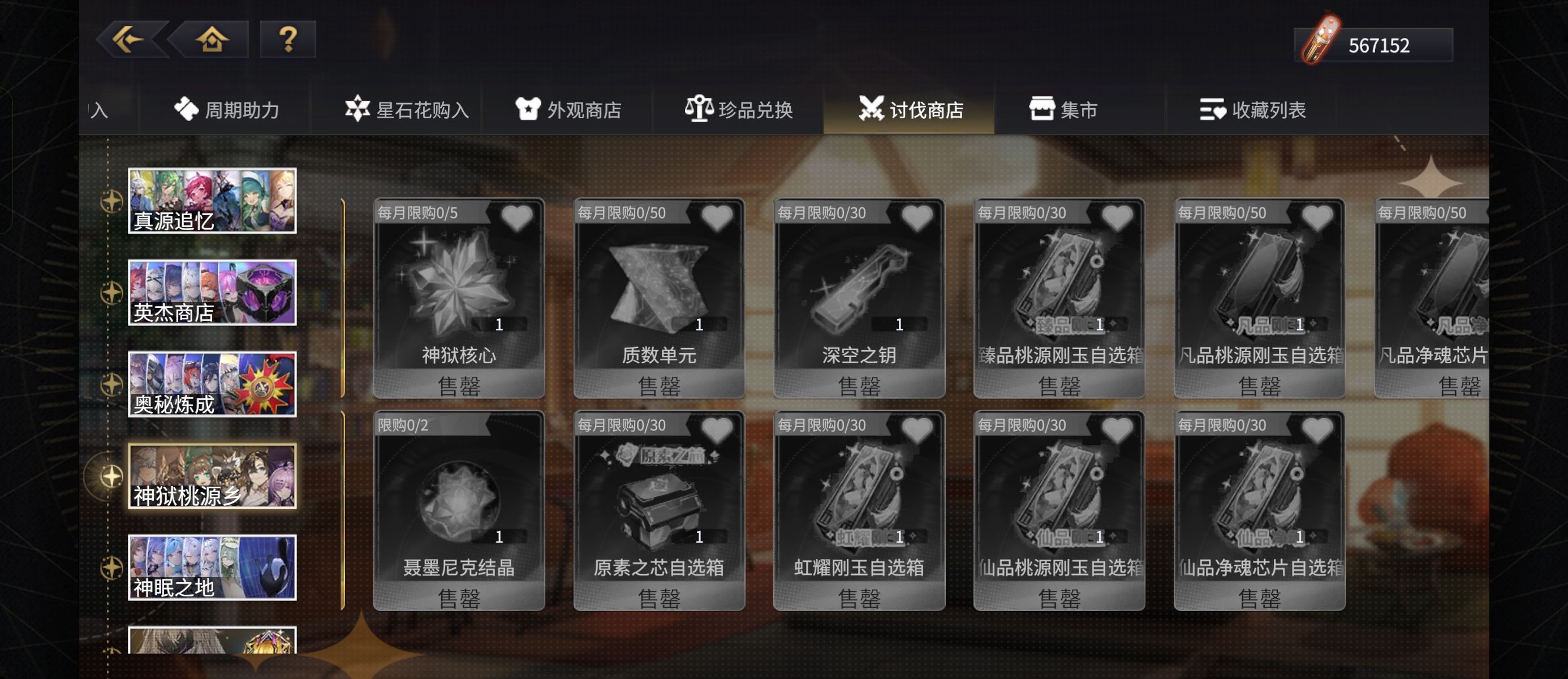Select the 奥秘炼成 category button
1568x679 pixels.
click(x=212, y=384)
